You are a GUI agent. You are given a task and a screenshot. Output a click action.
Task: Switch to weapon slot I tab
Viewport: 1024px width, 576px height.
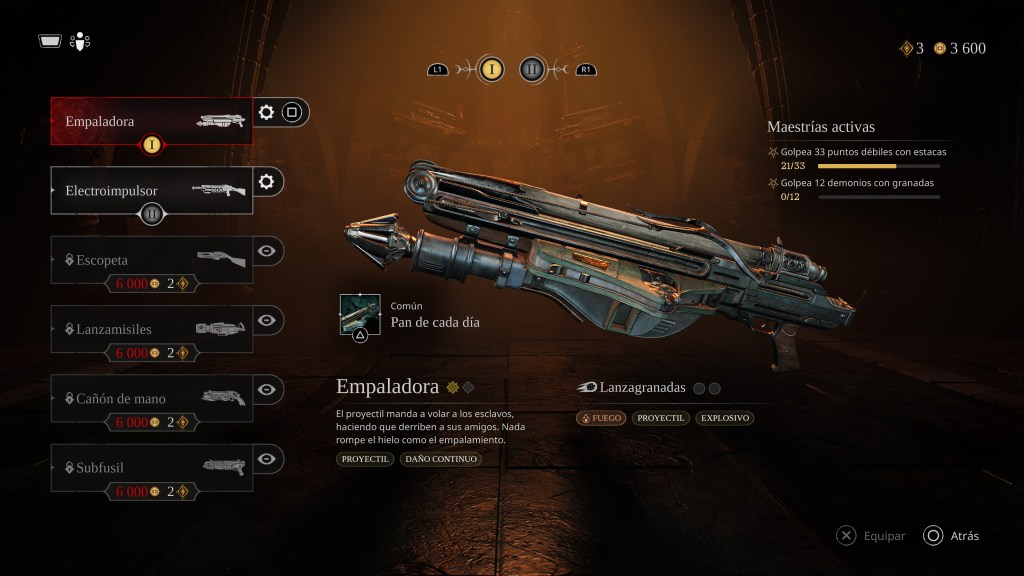pyautogui.click(x=491, y=69)
